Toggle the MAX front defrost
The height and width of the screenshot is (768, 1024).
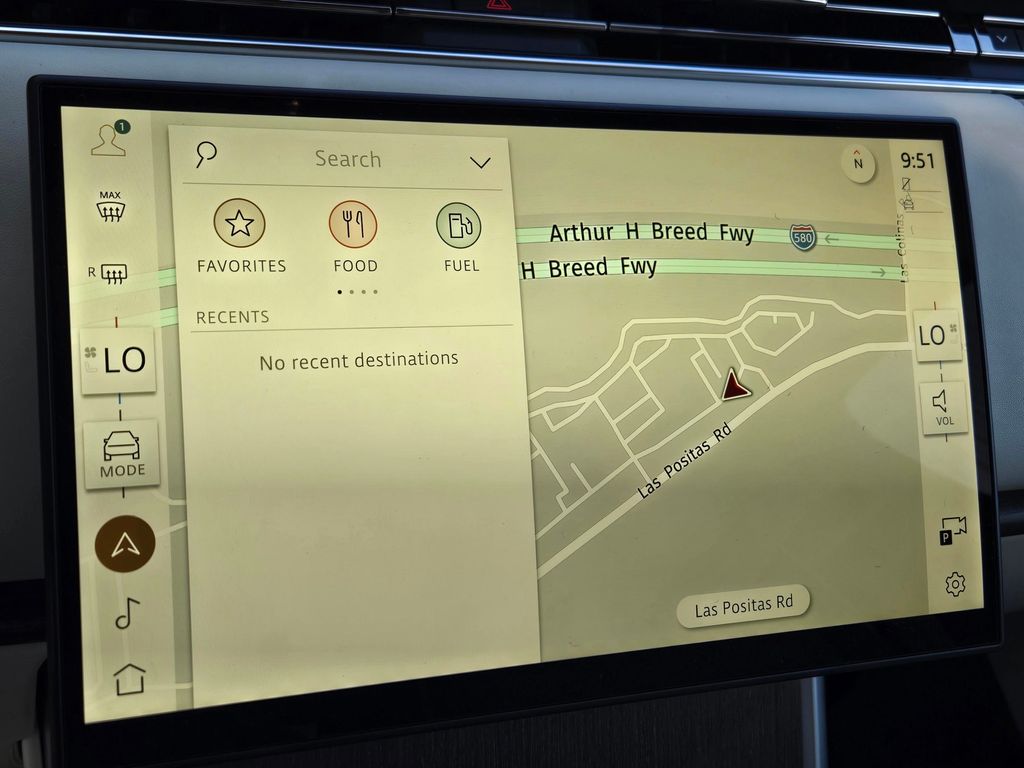coord(111,206)
